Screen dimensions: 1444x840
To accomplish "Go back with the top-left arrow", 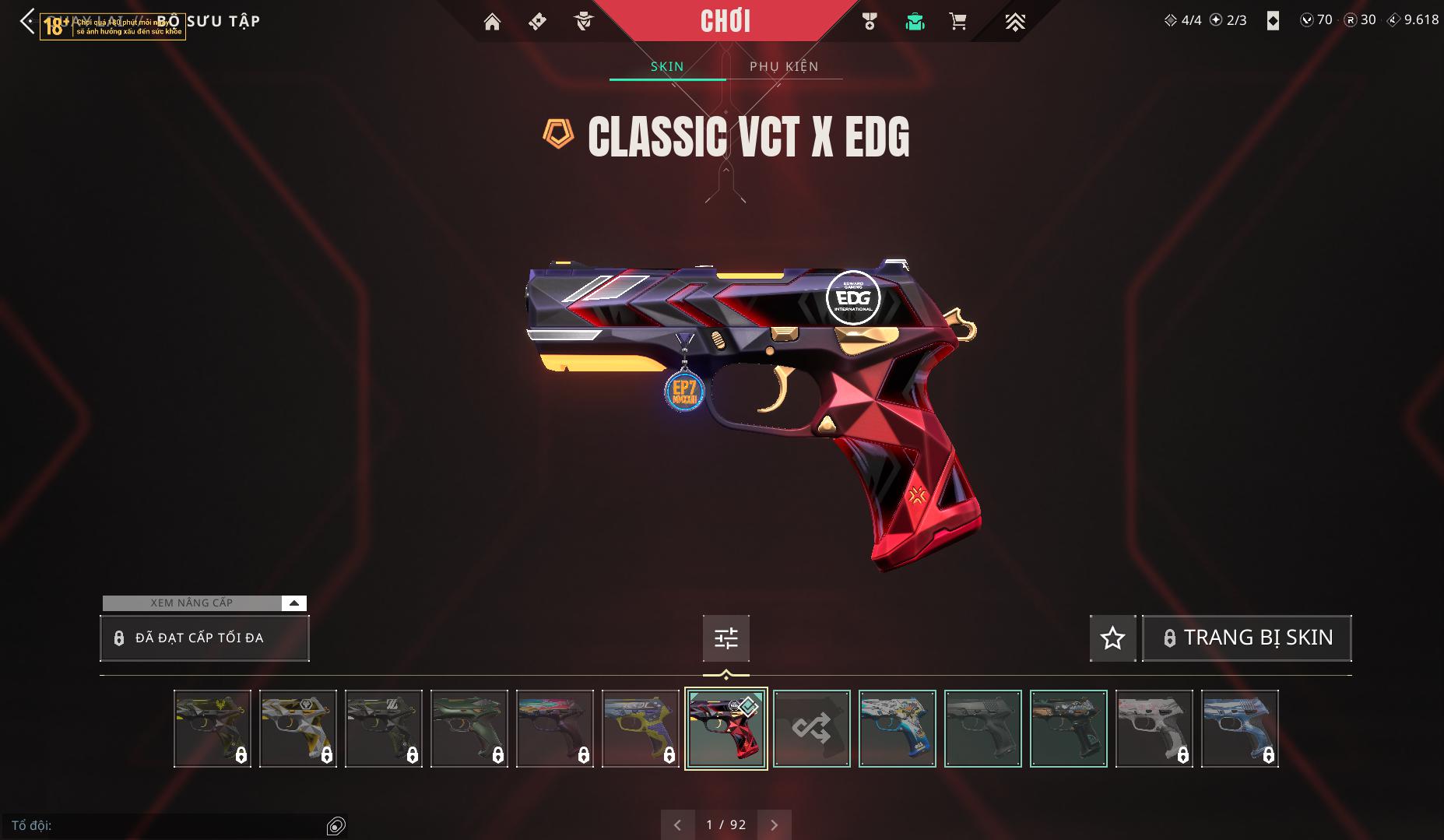I will [x=27, y=21].
